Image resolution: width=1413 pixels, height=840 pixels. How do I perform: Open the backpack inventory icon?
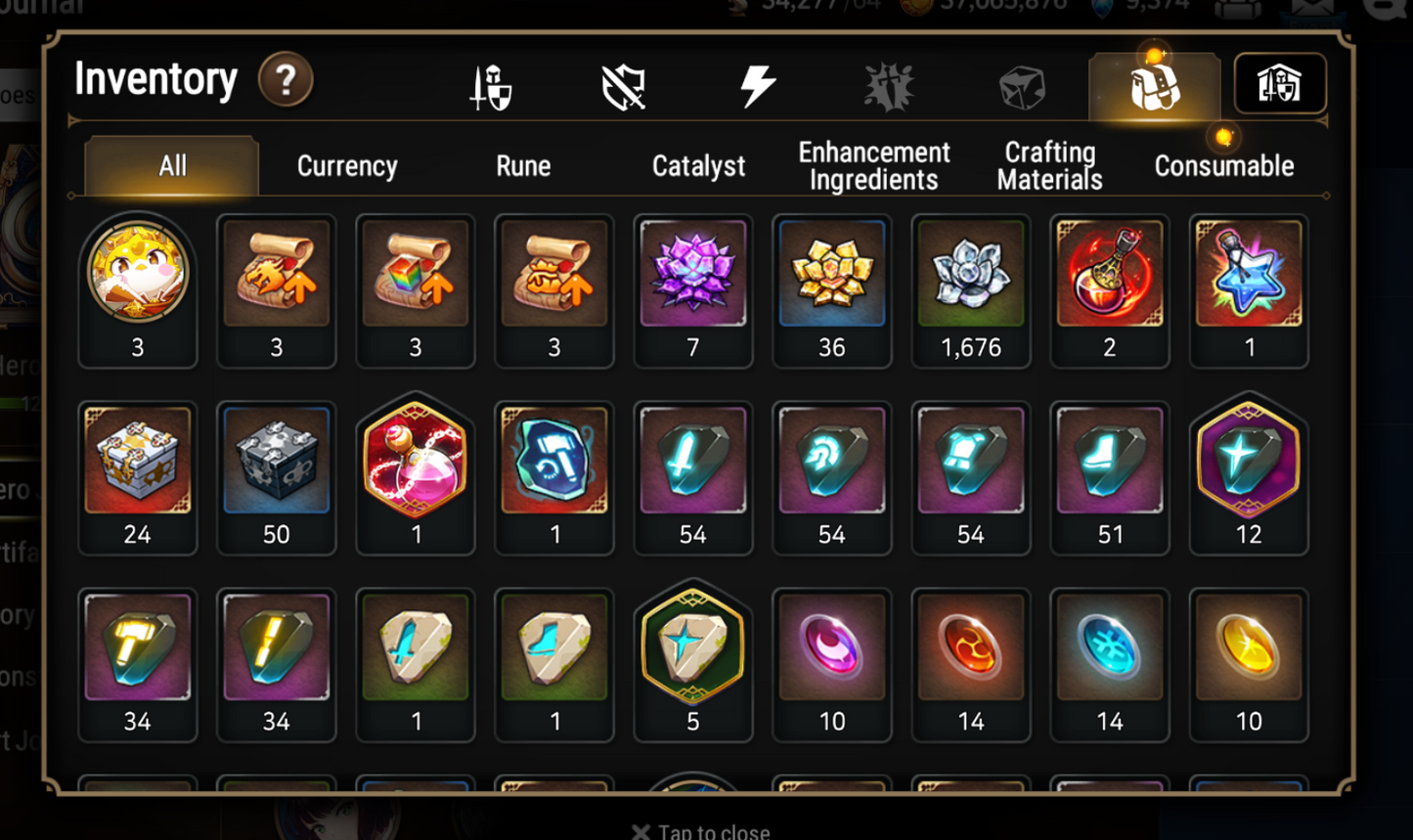pyautogui.click(x=1155, y=85)
